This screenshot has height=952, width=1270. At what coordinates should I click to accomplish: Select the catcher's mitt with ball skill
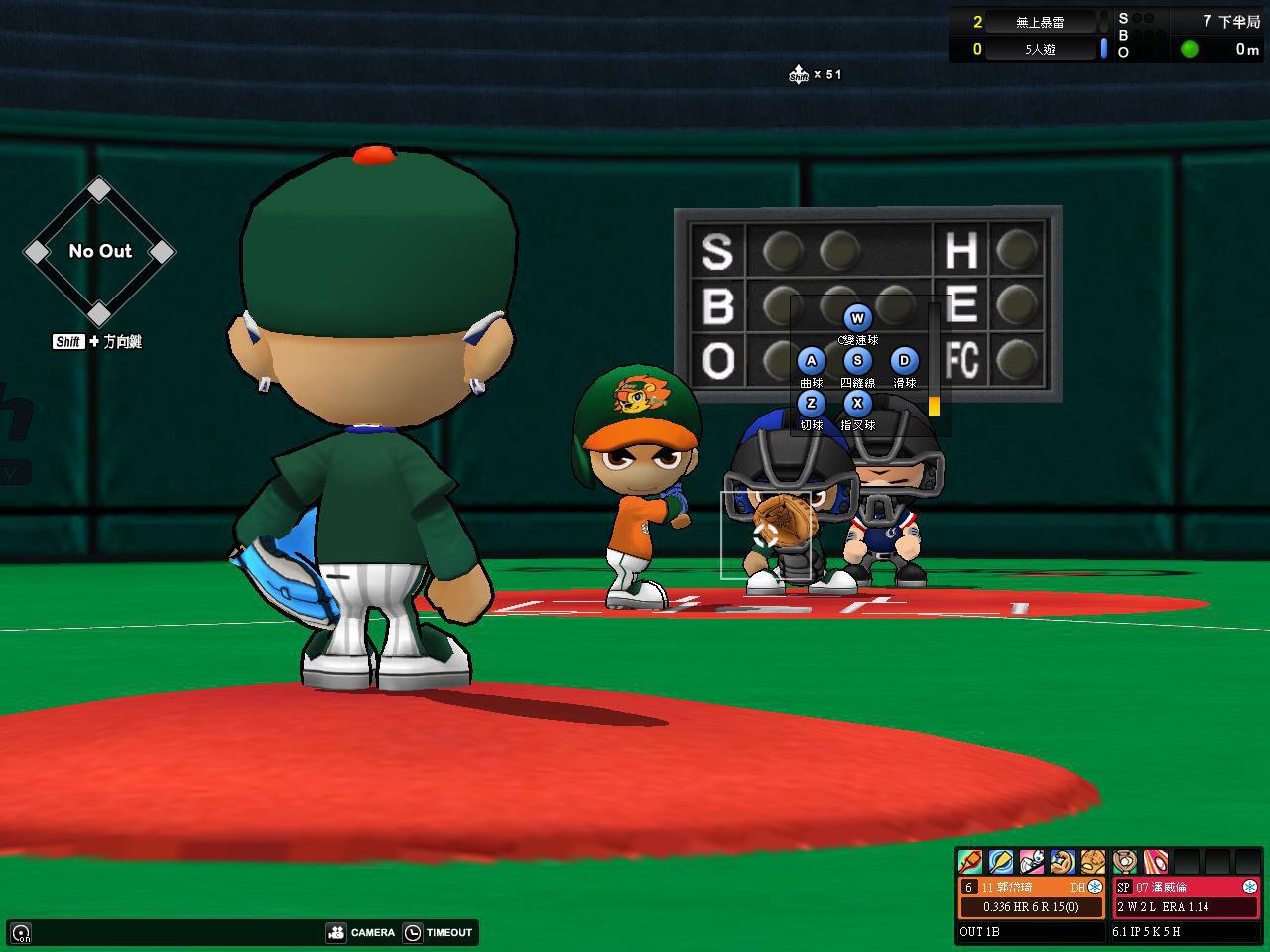1125,861
